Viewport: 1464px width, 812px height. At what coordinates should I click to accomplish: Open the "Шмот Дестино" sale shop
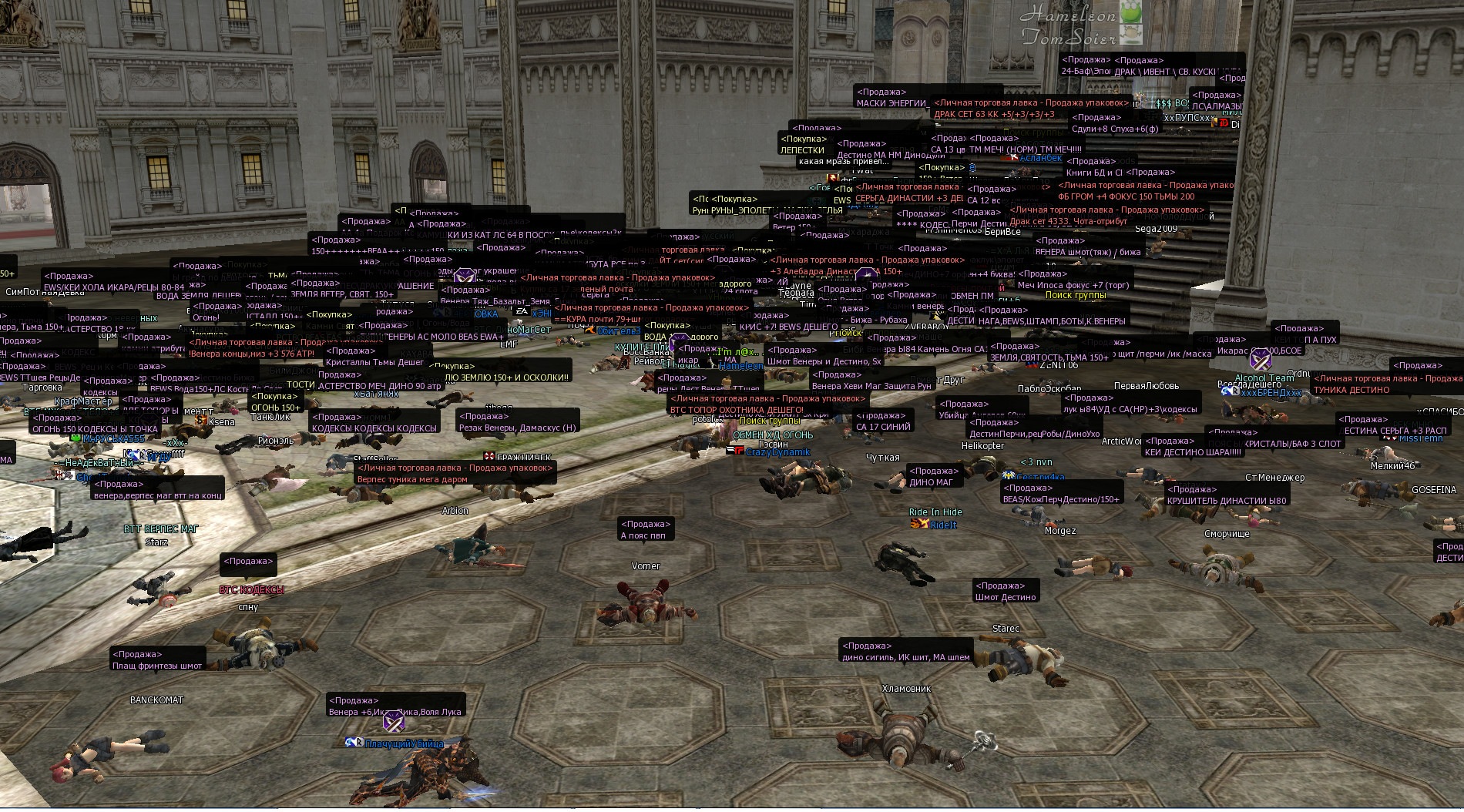tap(1006, 597)
